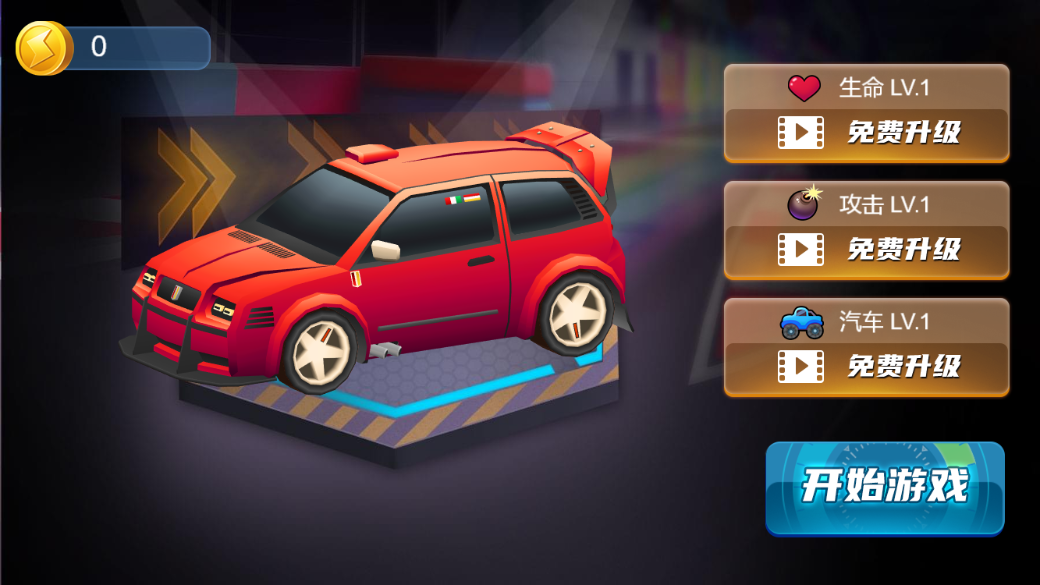This screenshot has width=1040, height=585.
Task: Upgrade 汽车 (car) with free upgrade button
Action: coord(867,366)
